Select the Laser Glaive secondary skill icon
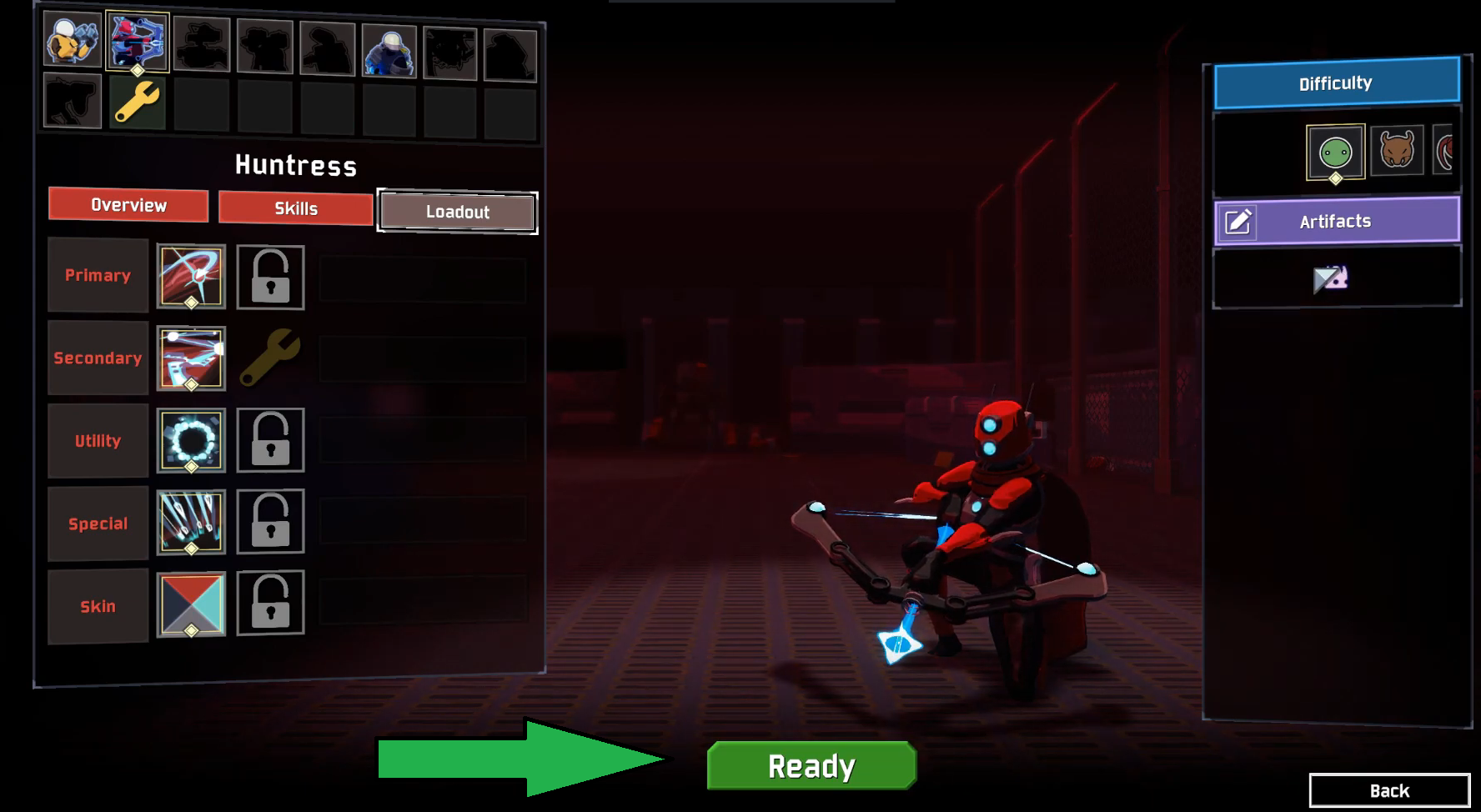This screenshot has height=812, width=1481. 190,358
